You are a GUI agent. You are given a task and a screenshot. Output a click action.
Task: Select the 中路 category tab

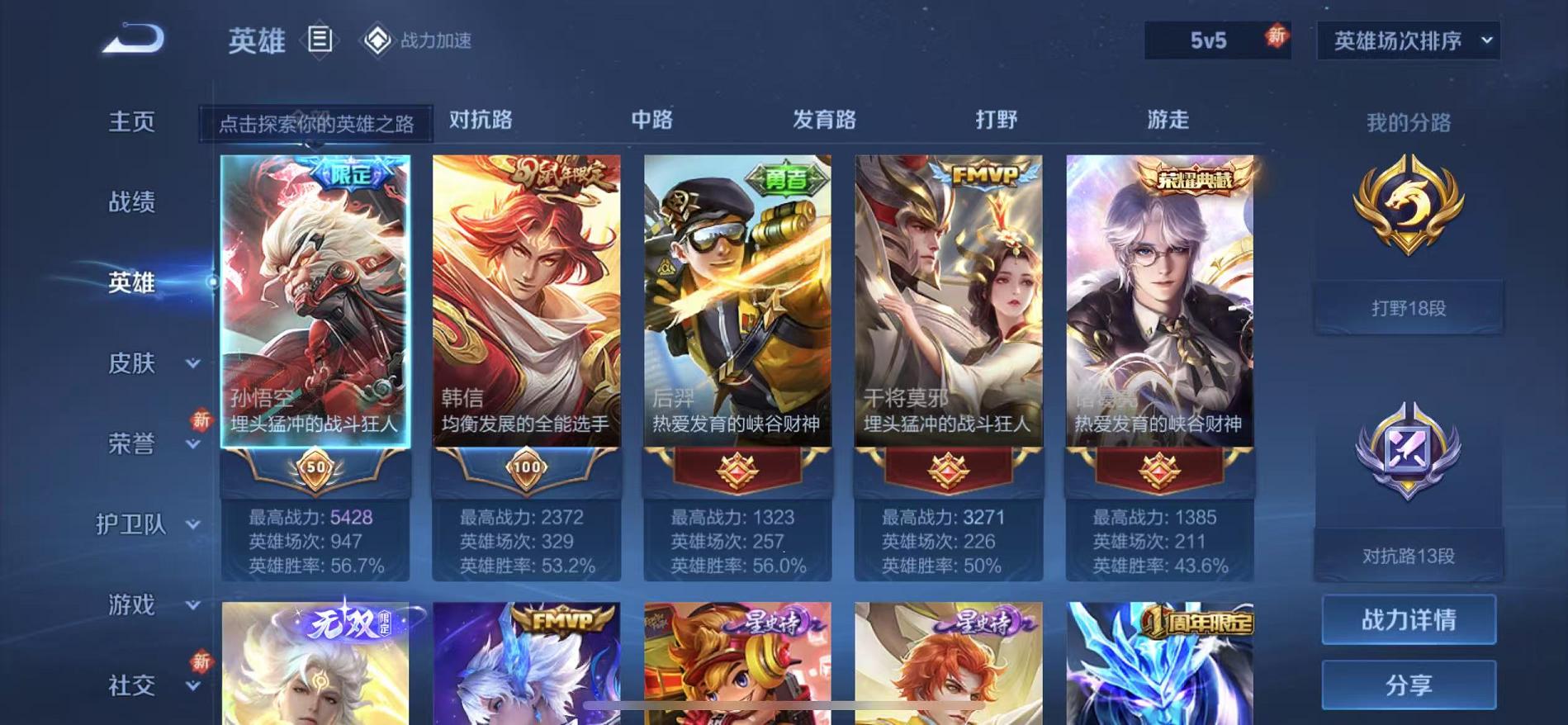pos(652,120)
